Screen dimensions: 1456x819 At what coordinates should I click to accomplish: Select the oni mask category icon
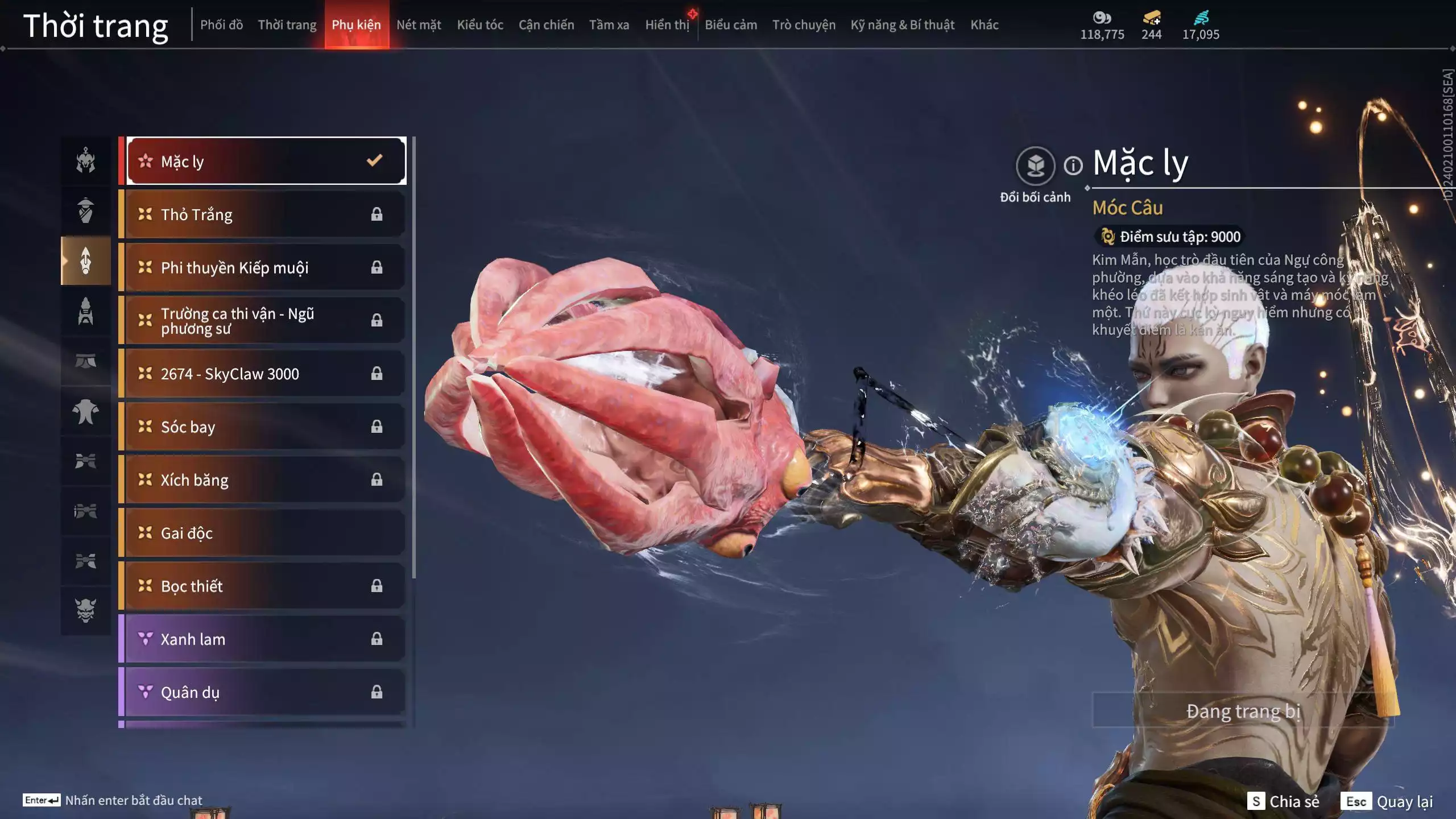(86, 610)
